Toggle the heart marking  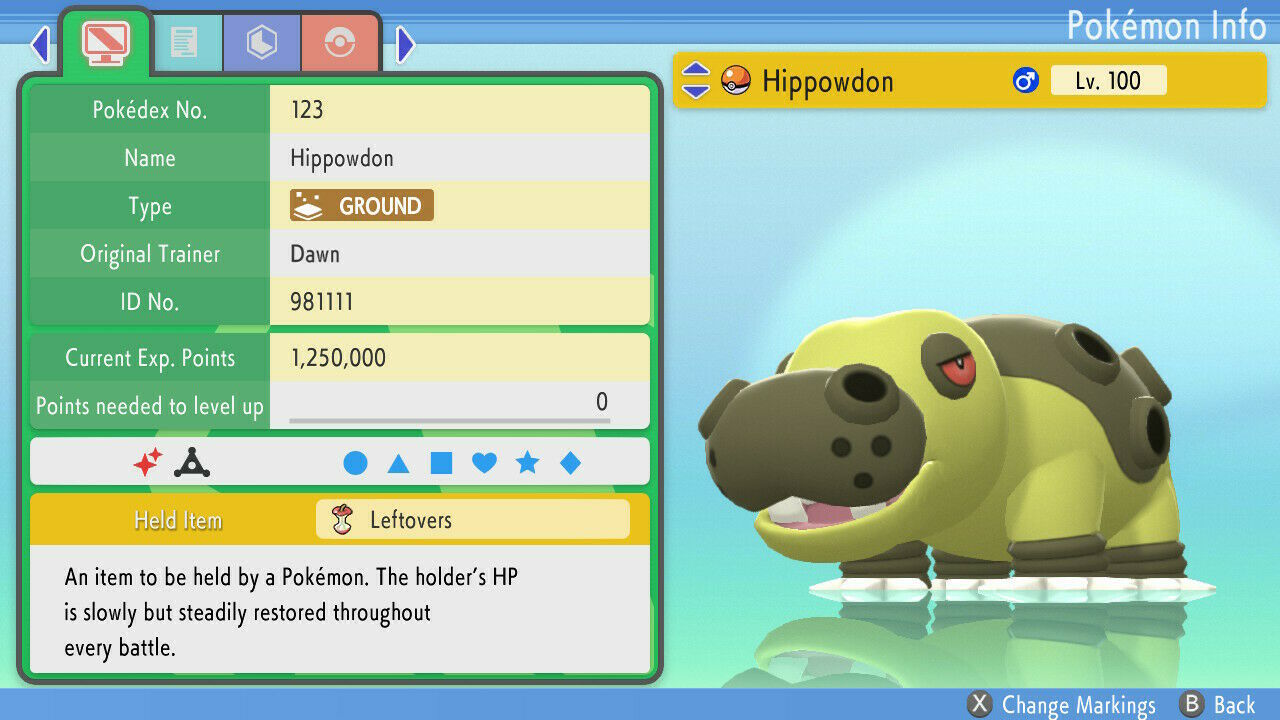click(x=484, y=462)
